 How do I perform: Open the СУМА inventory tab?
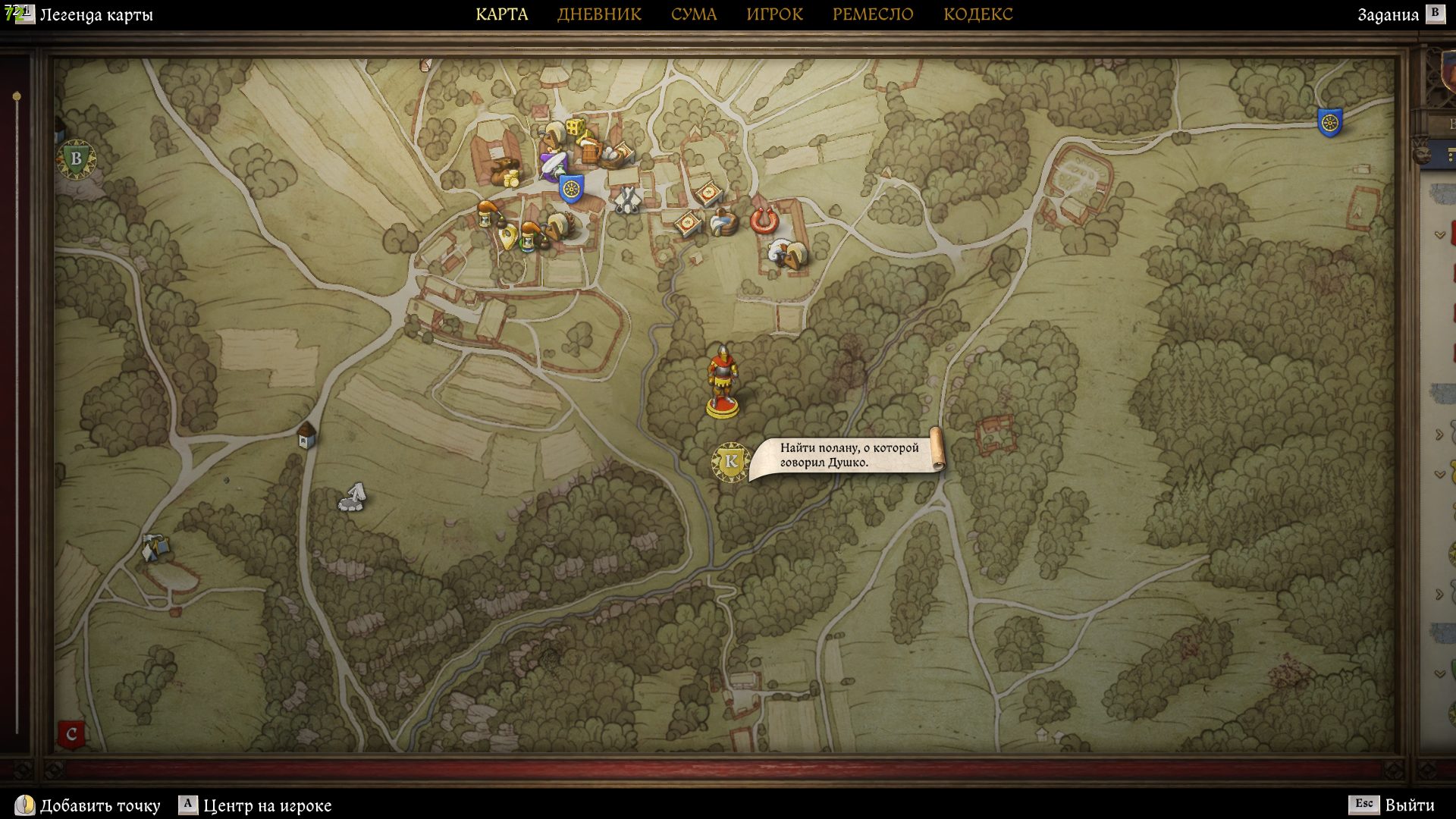693,14
